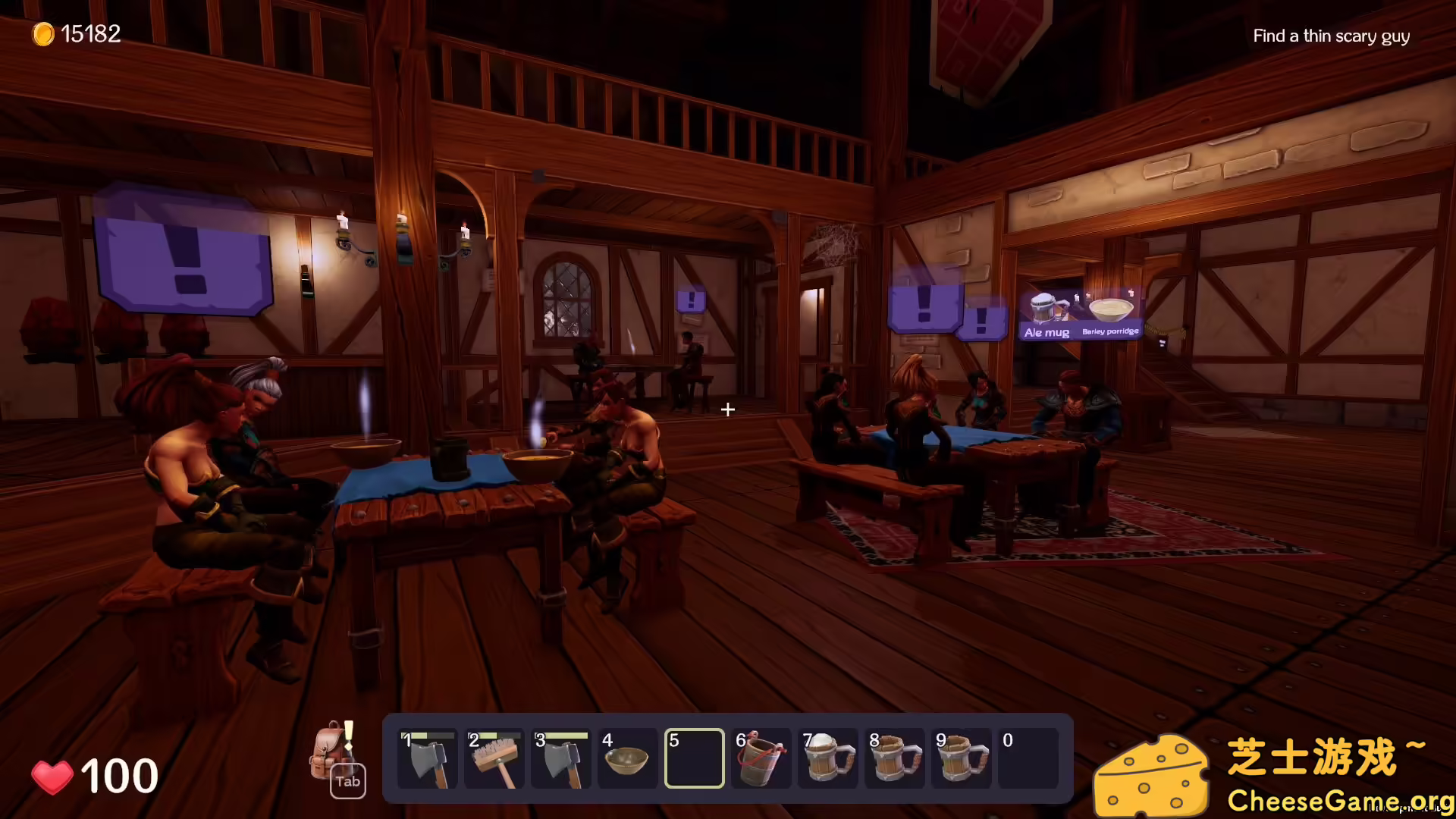Click the heart icon beside health 100

click(53, 775)
